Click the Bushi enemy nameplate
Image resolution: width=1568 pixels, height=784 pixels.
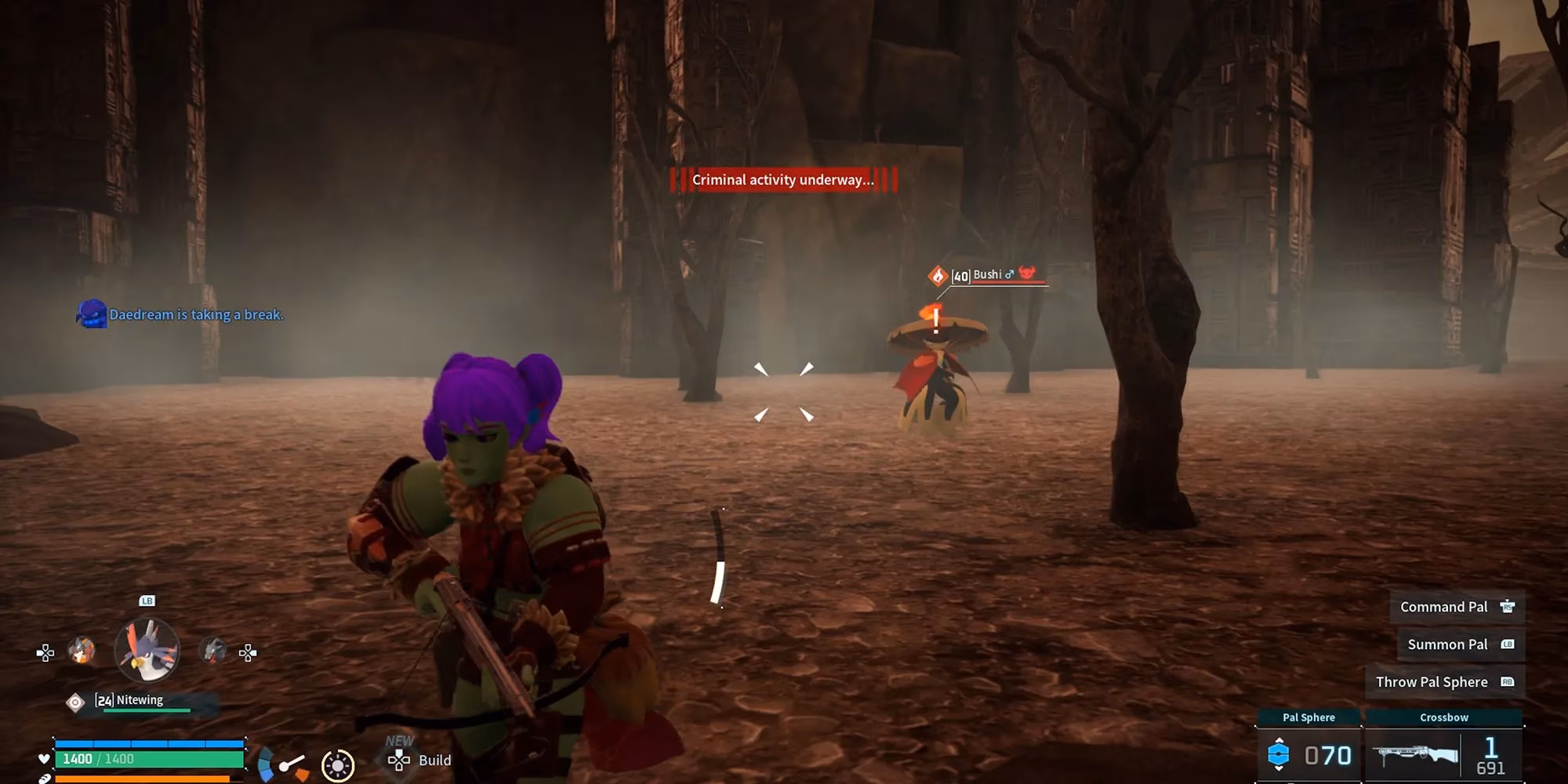987,275
